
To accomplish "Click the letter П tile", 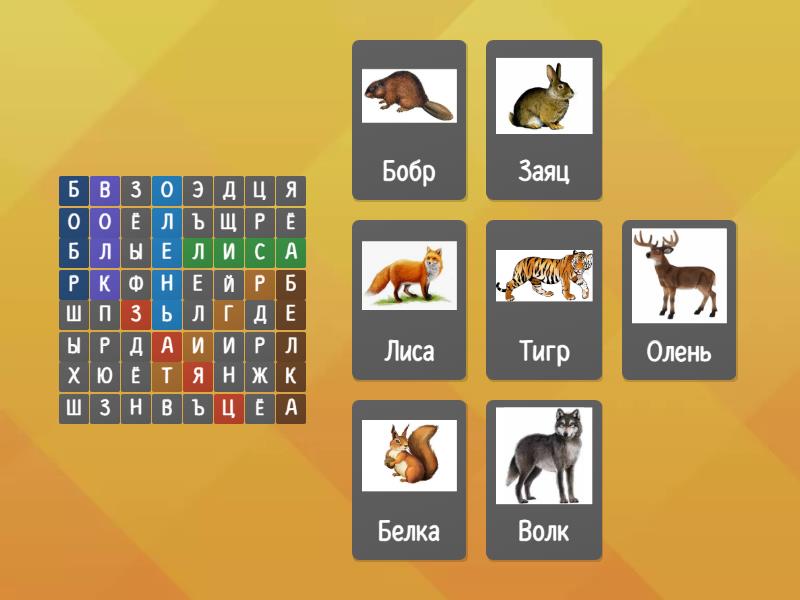I will pyautogui.click(x=105, y=315).
